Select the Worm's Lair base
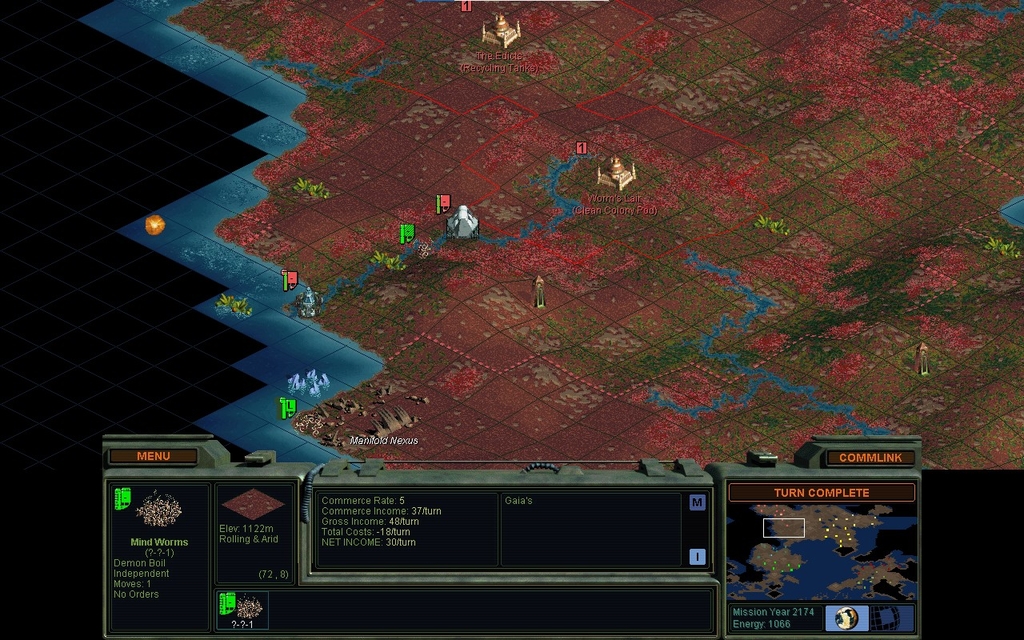Image resolution: width=1024 pixels, height=640 pixels. tap(616, 173)
